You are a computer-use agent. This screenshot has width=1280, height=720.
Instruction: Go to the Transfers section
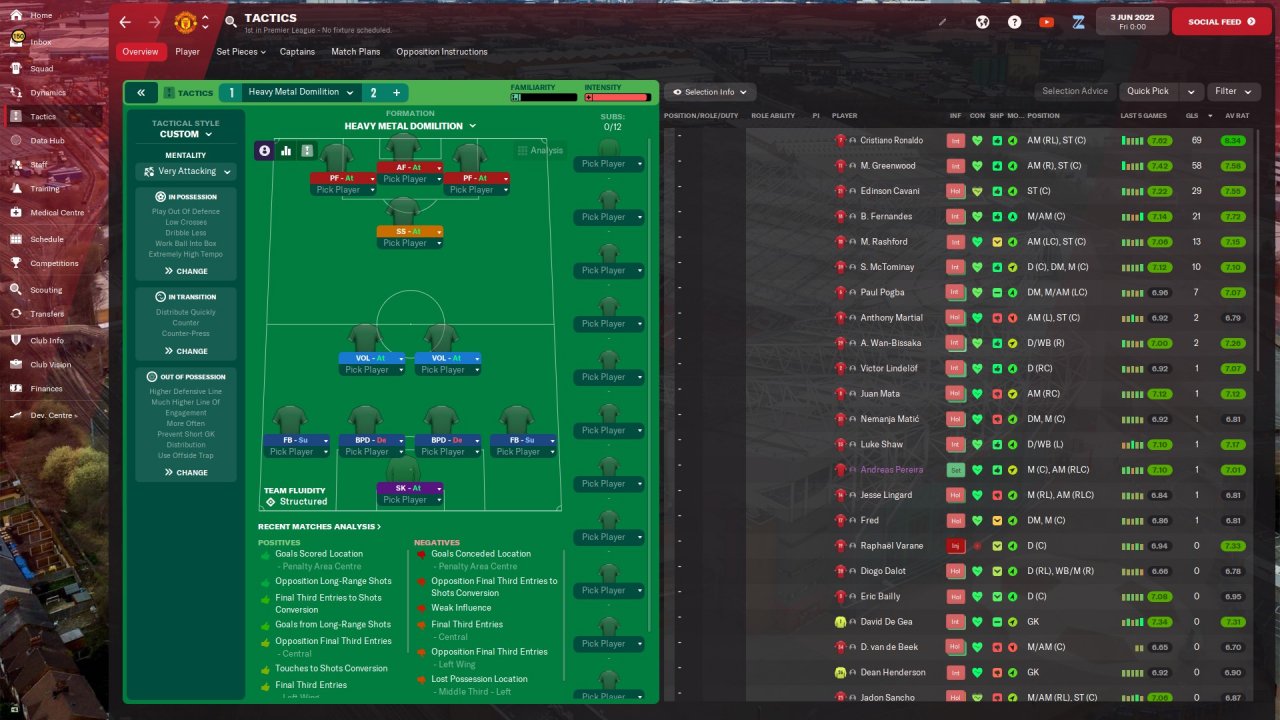pos(46,314)
